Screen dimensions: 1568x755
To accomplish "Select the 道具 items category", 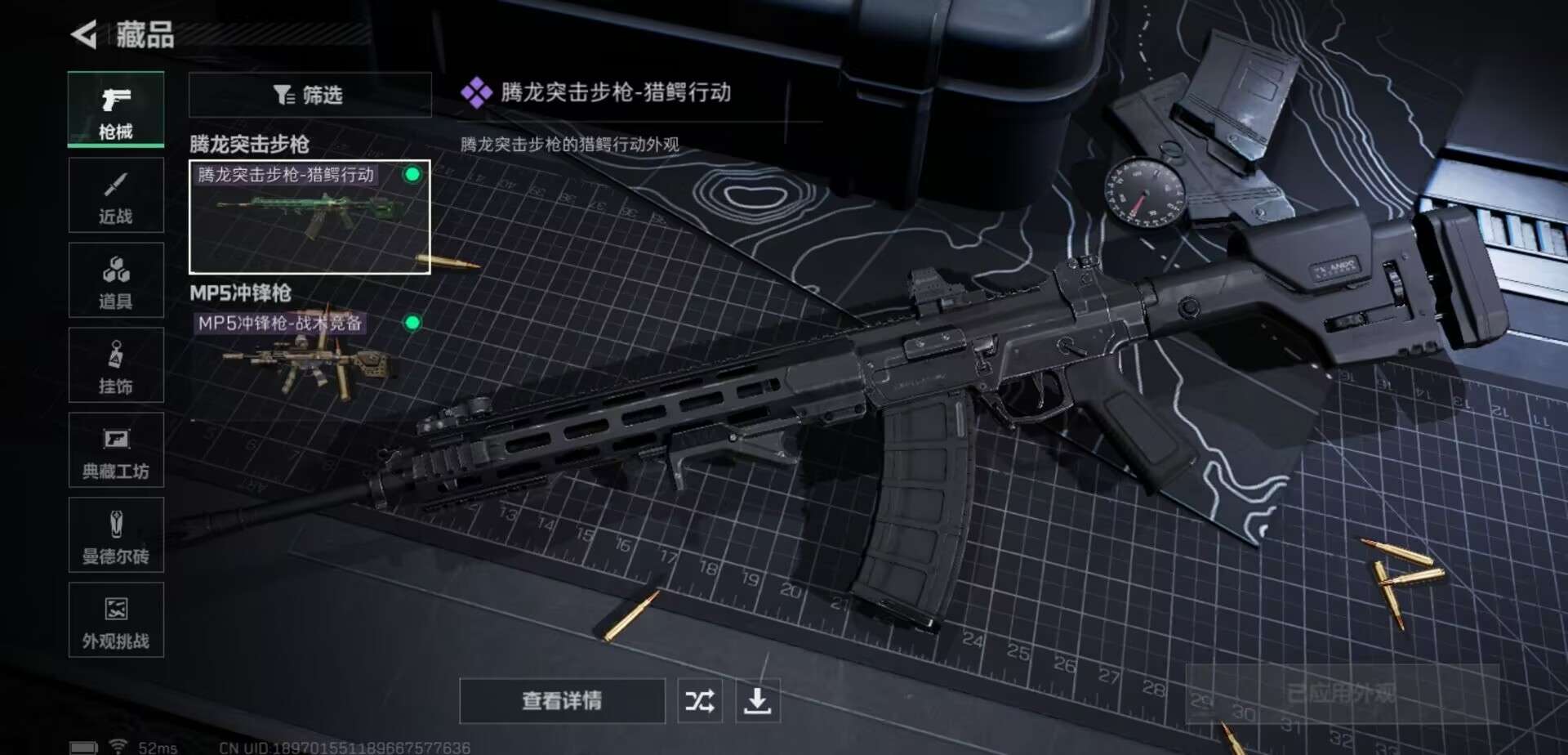I will pos(116,280).
